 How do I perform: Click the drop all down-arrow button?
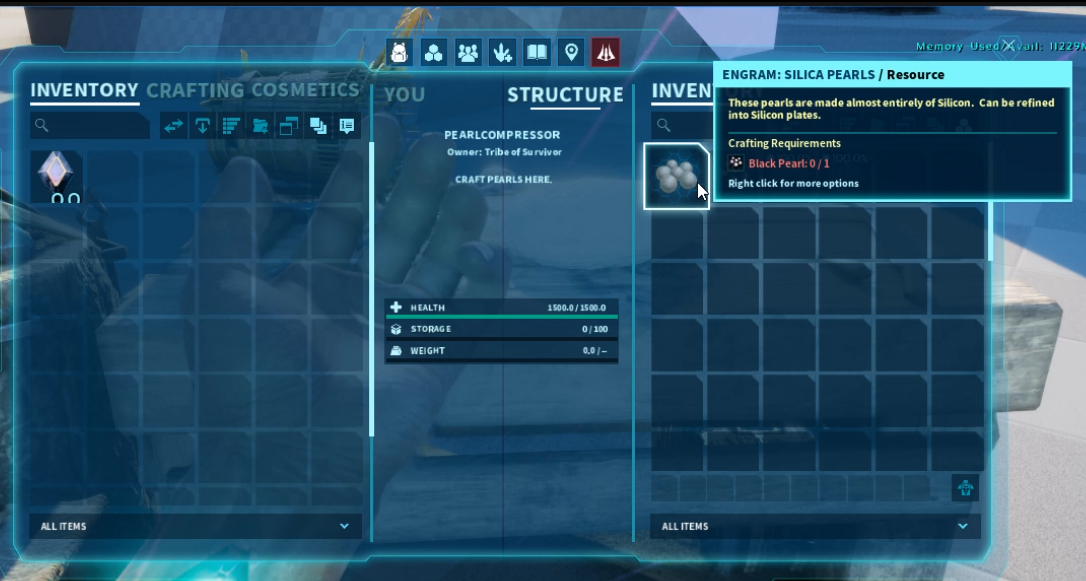[x=202, y=126]
